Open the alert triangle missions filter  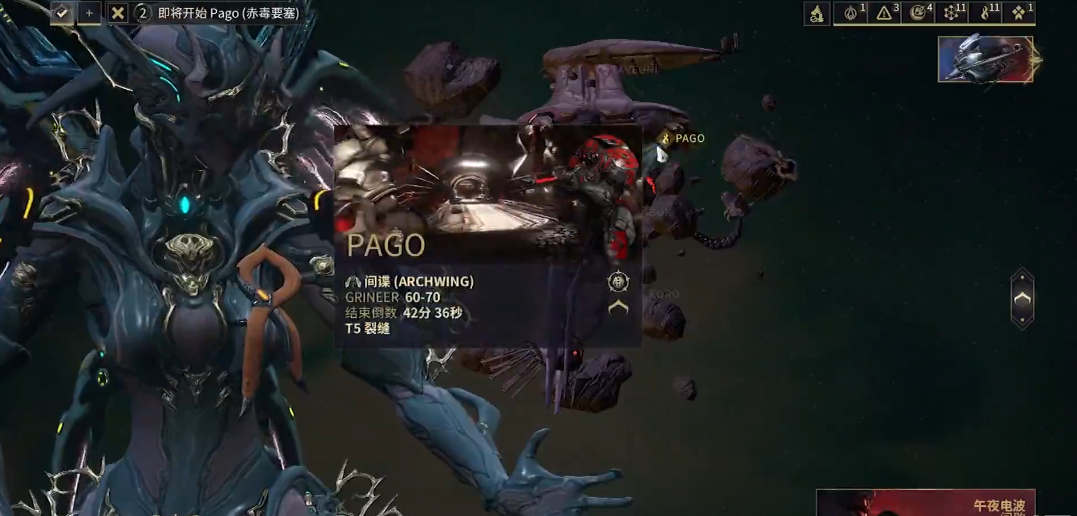[885, 13]
